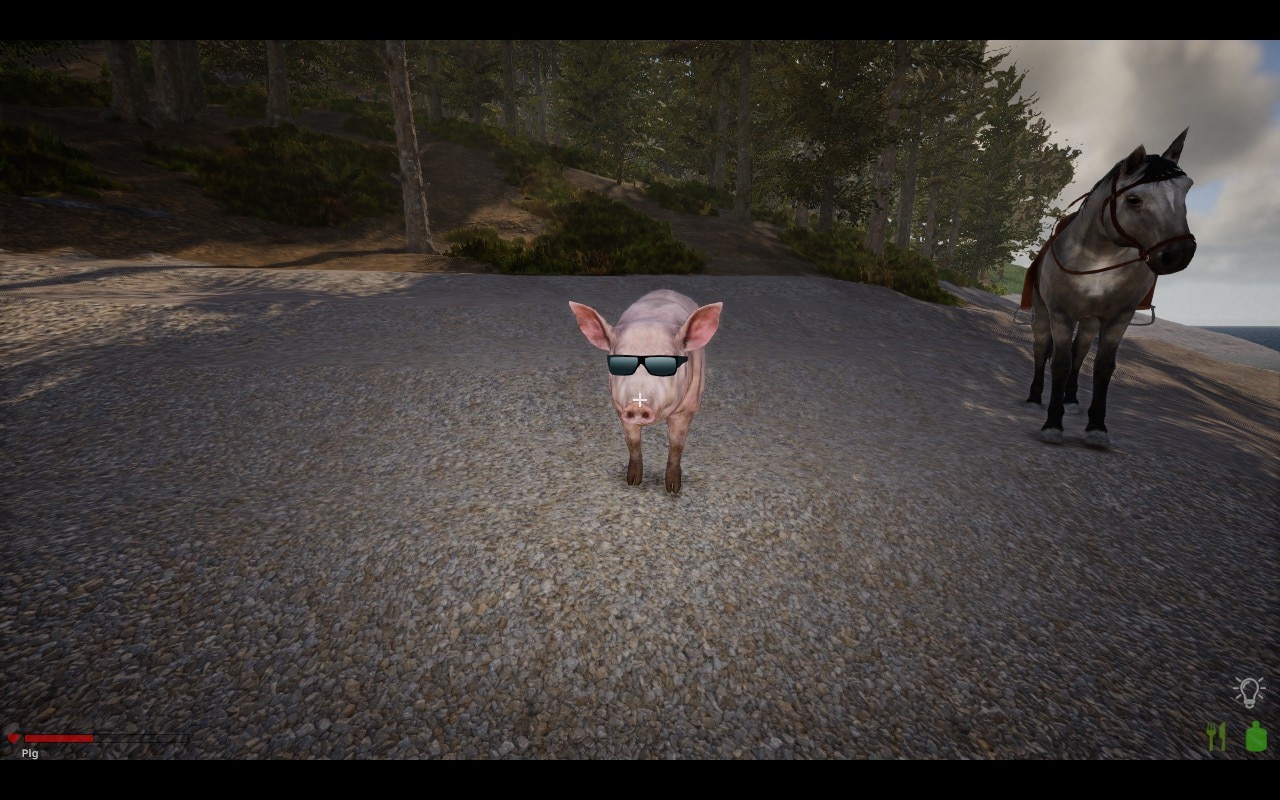Select the fork and knife hunger icon

click(x=1216, y=737)
